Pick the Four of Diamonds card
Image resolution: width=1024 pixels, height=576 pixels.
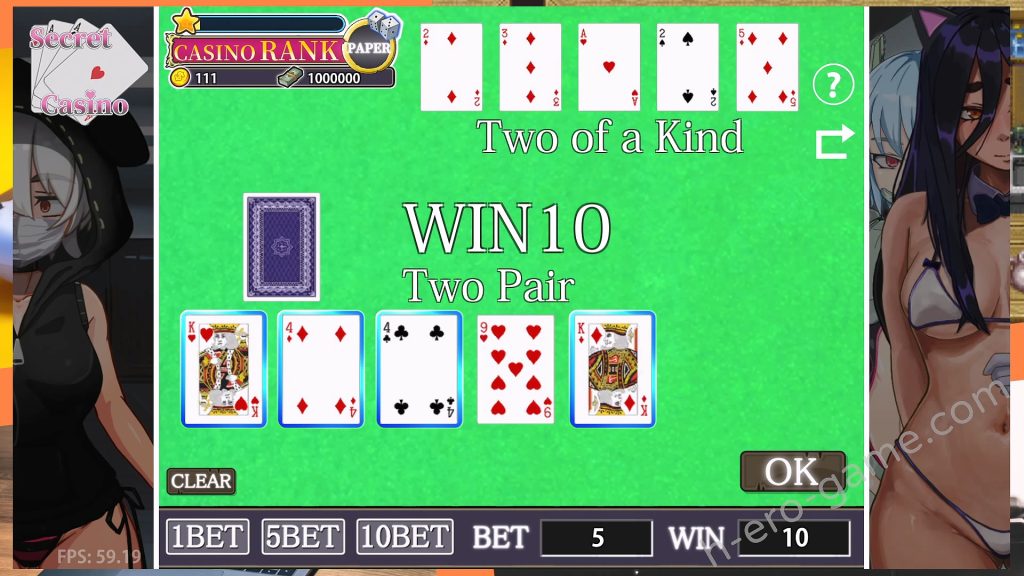[320, 369]
